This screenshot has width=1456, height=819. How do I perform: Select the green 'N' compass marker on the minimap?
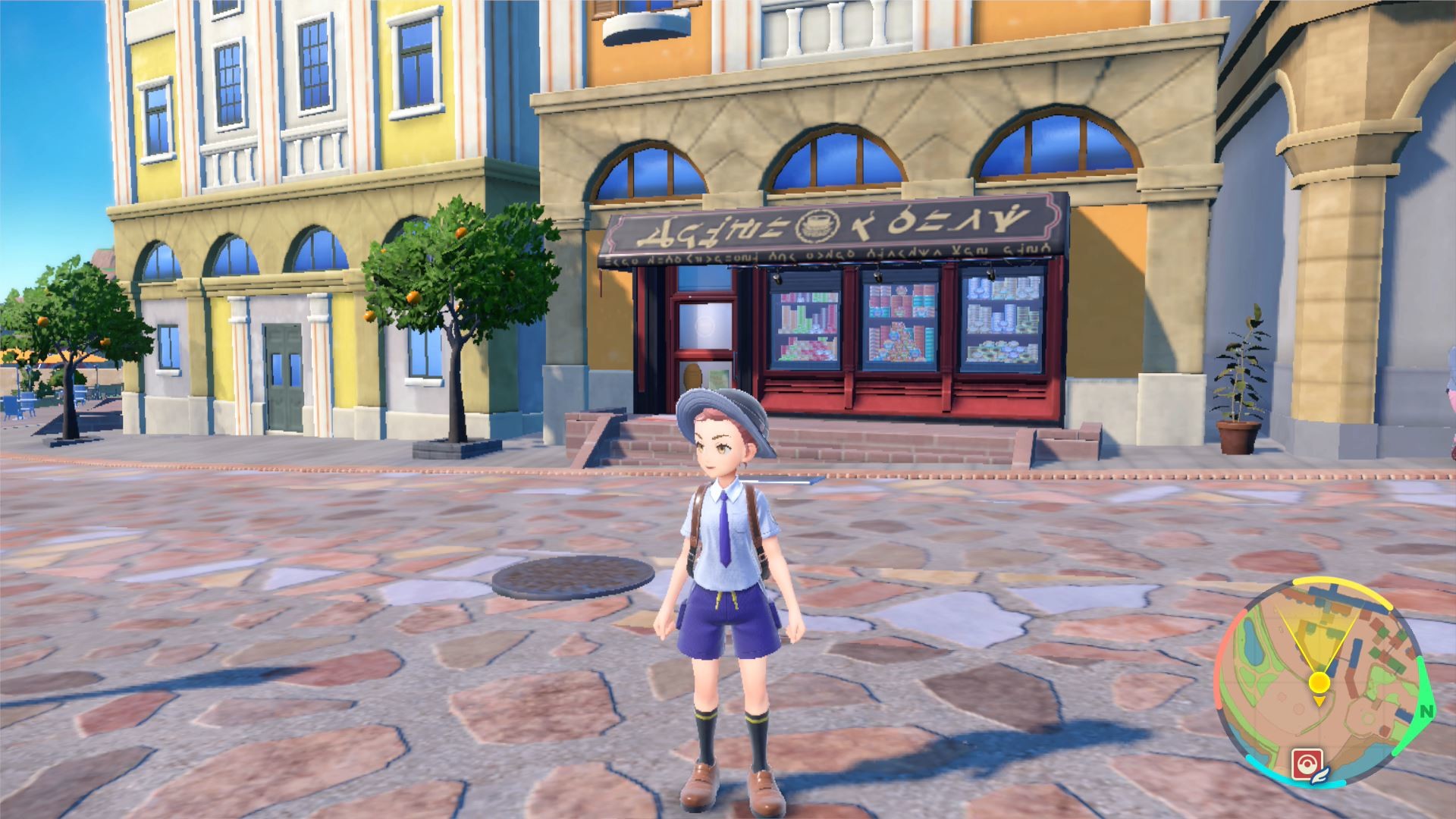coord(1426,711)
